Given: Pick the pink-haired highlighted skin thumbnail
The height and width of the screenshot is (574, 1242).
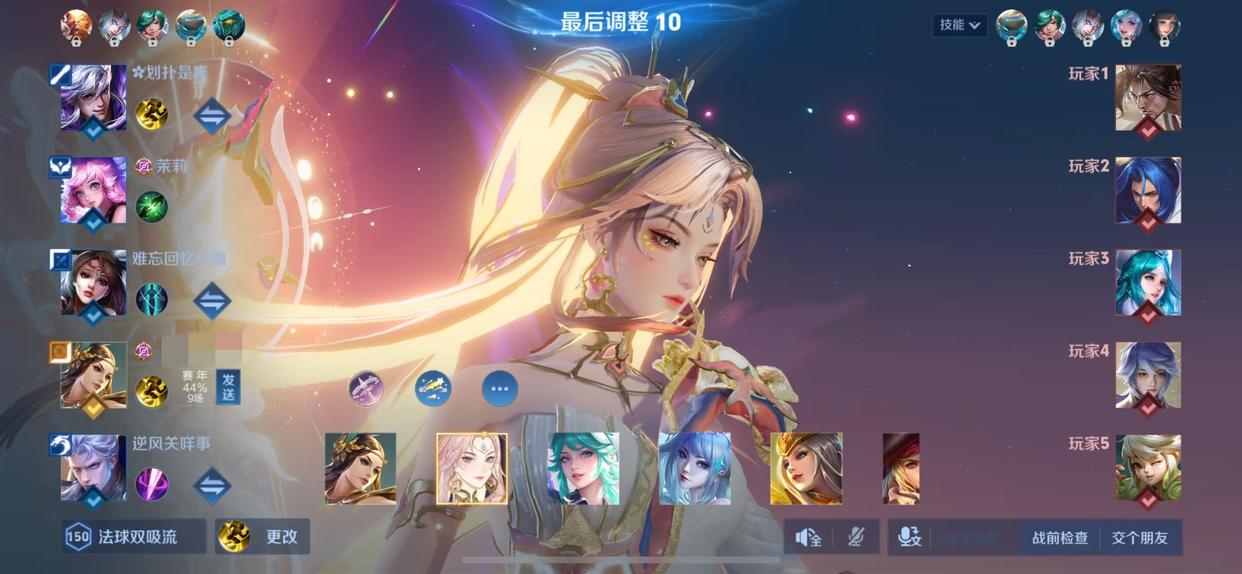Looking at the screenshot, I should tap(472, 468).
